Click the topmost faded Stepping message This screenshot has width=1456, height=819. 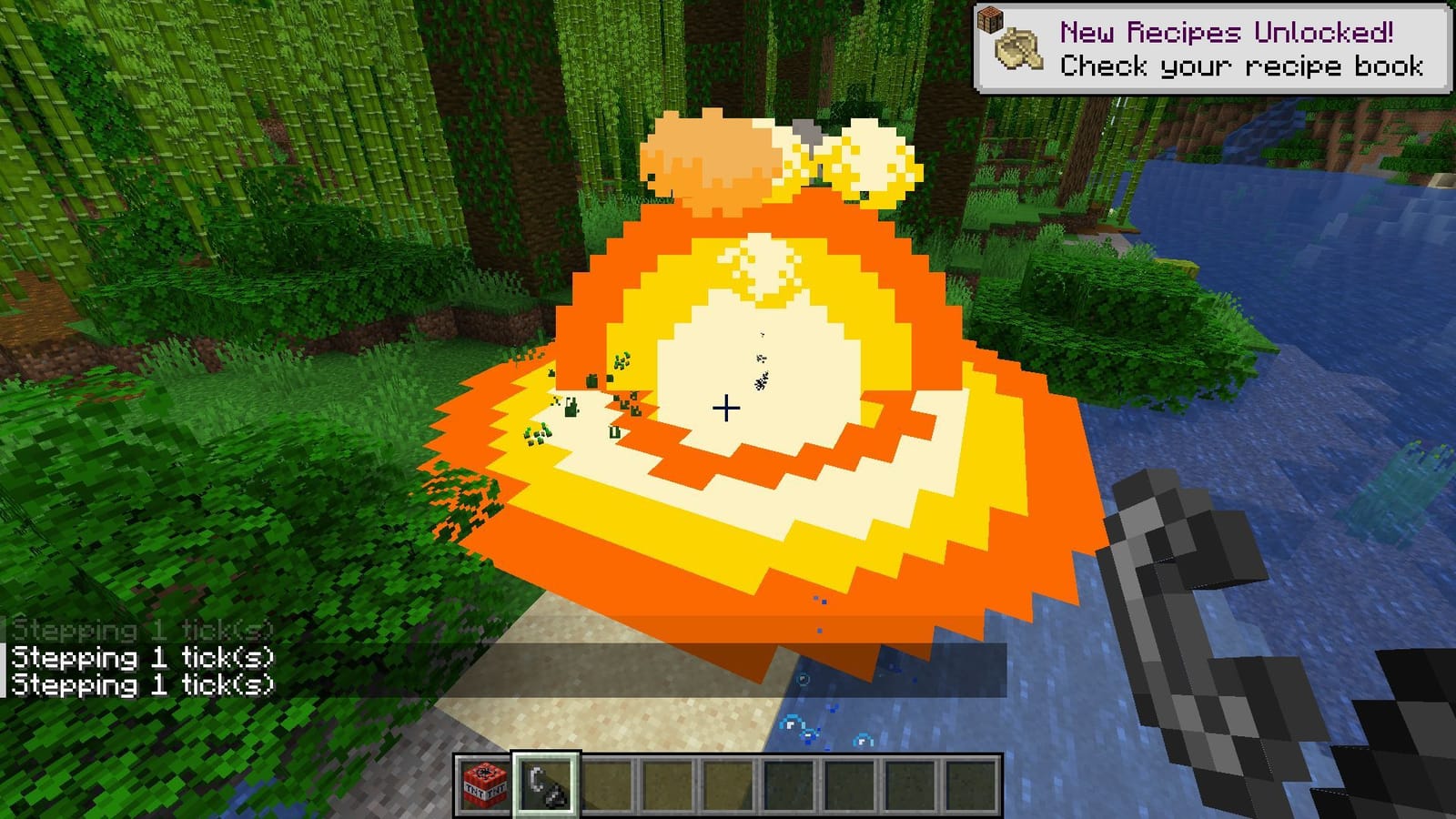click(x=141, y=628)
